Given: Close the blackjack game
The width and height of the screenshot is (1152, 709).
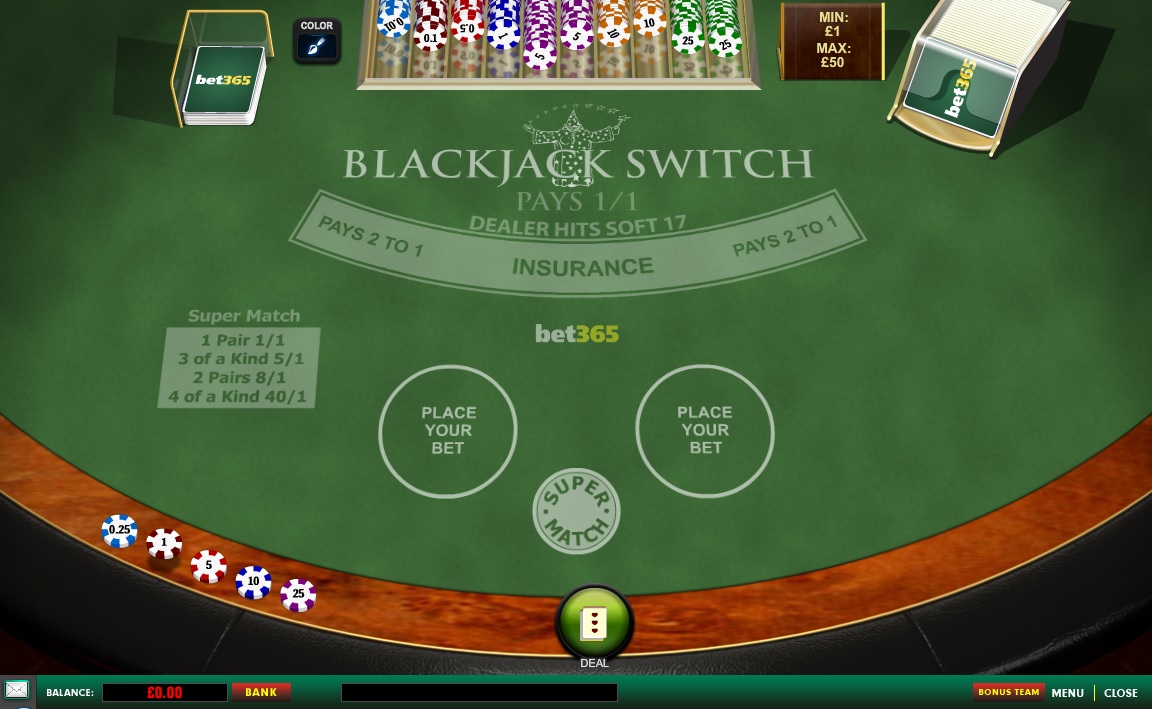Looking at the screenshot, I should click(1120, 693).
